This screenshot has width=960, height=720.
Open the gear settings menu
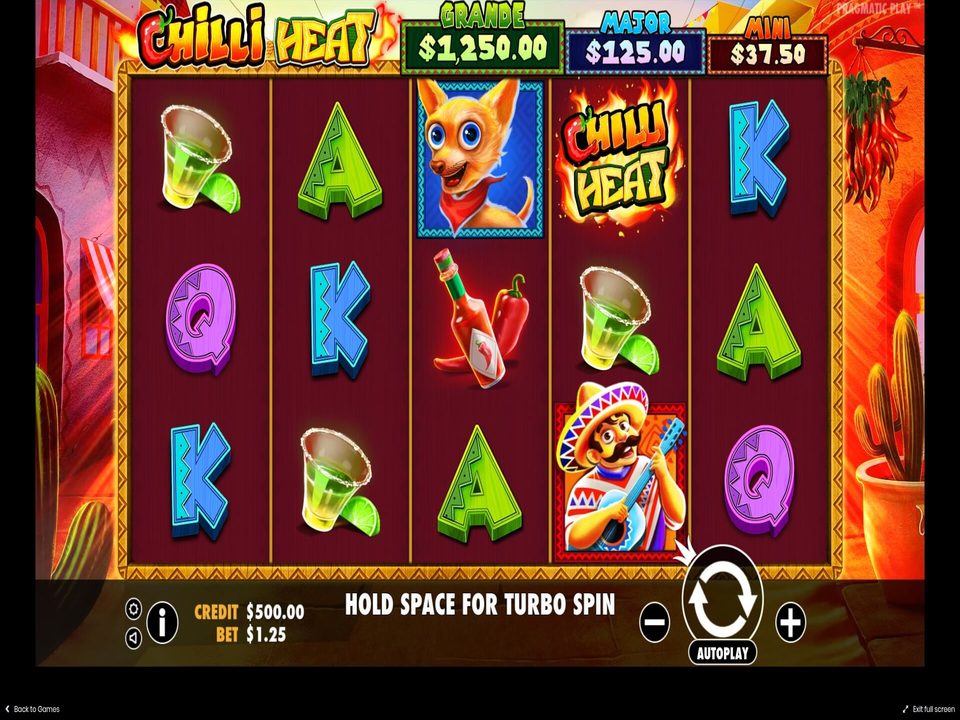tap(133, 608)
